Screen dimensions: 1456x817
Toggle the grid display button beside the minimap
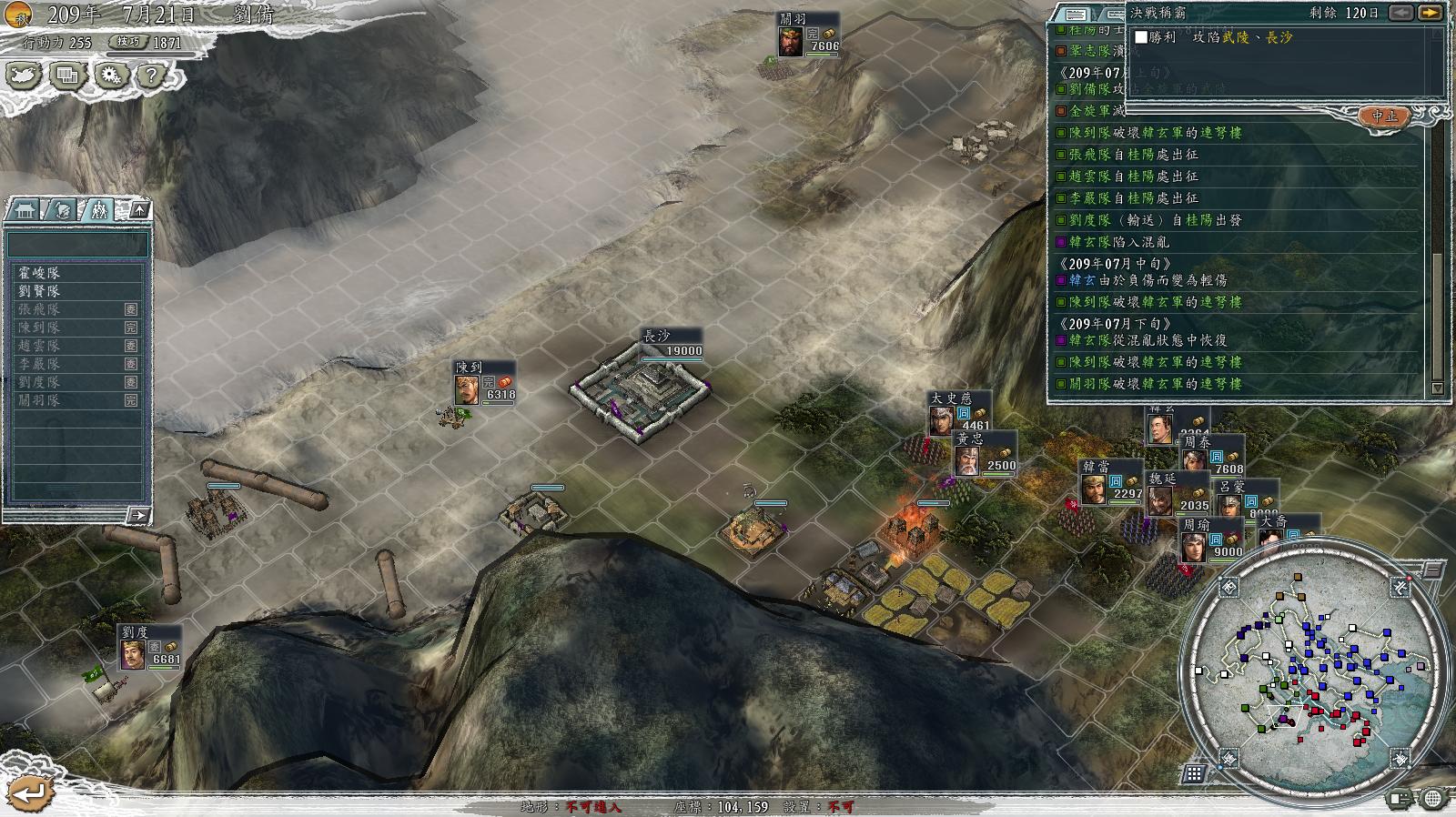coord(1194,773)
